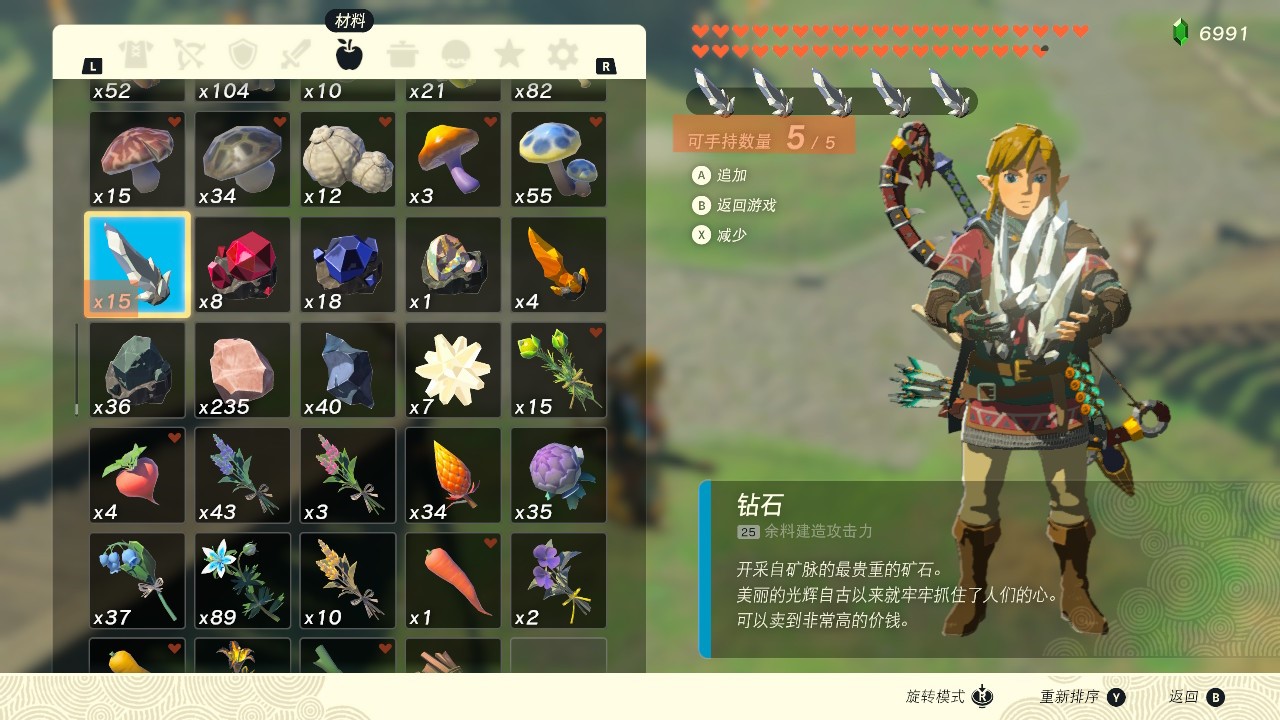The image size is (1280, 720).
Task: Select the orange amber slot
Action: click(558, 265)
